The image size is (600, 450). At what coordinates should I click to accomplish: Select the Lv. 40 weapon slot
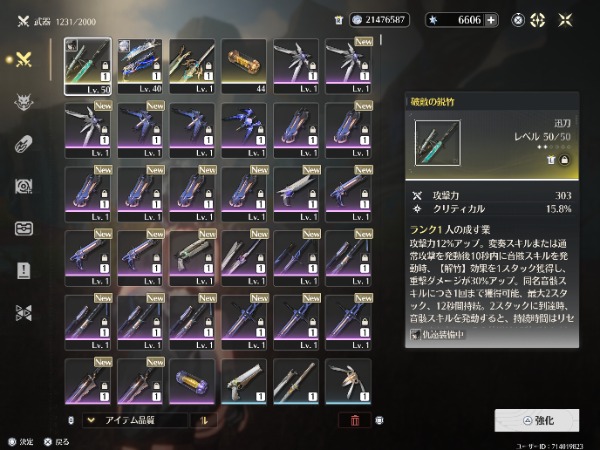coord(140,66)
